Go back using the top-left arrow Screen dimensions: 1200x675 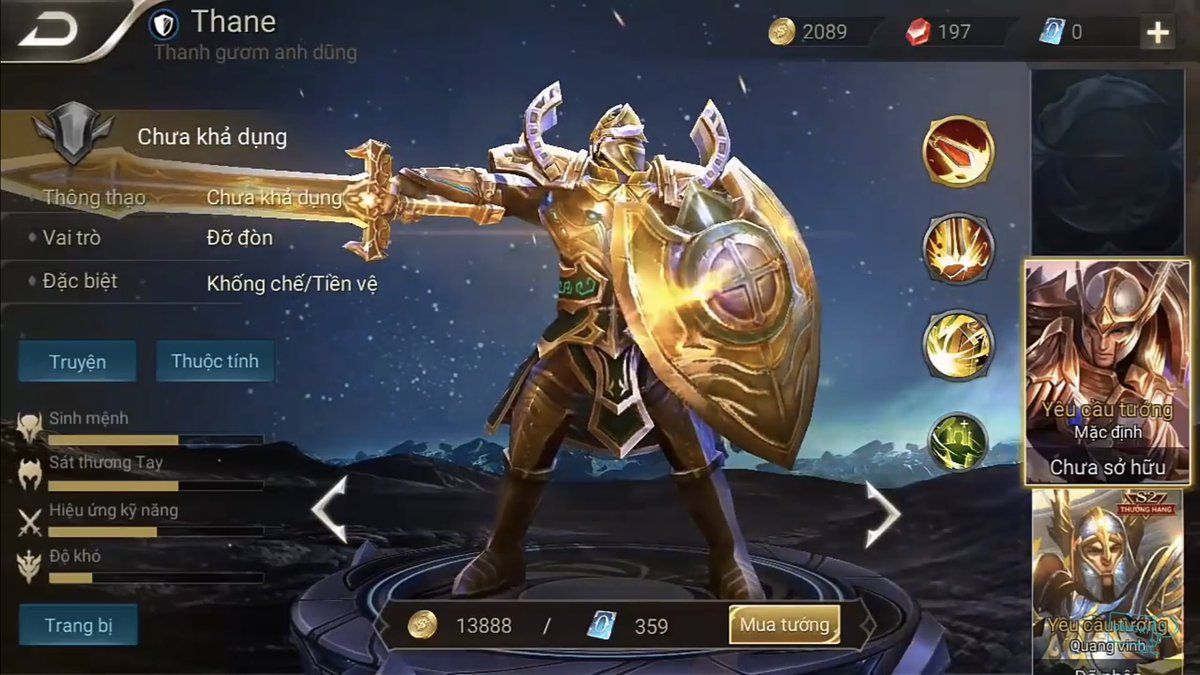[48, 29]
